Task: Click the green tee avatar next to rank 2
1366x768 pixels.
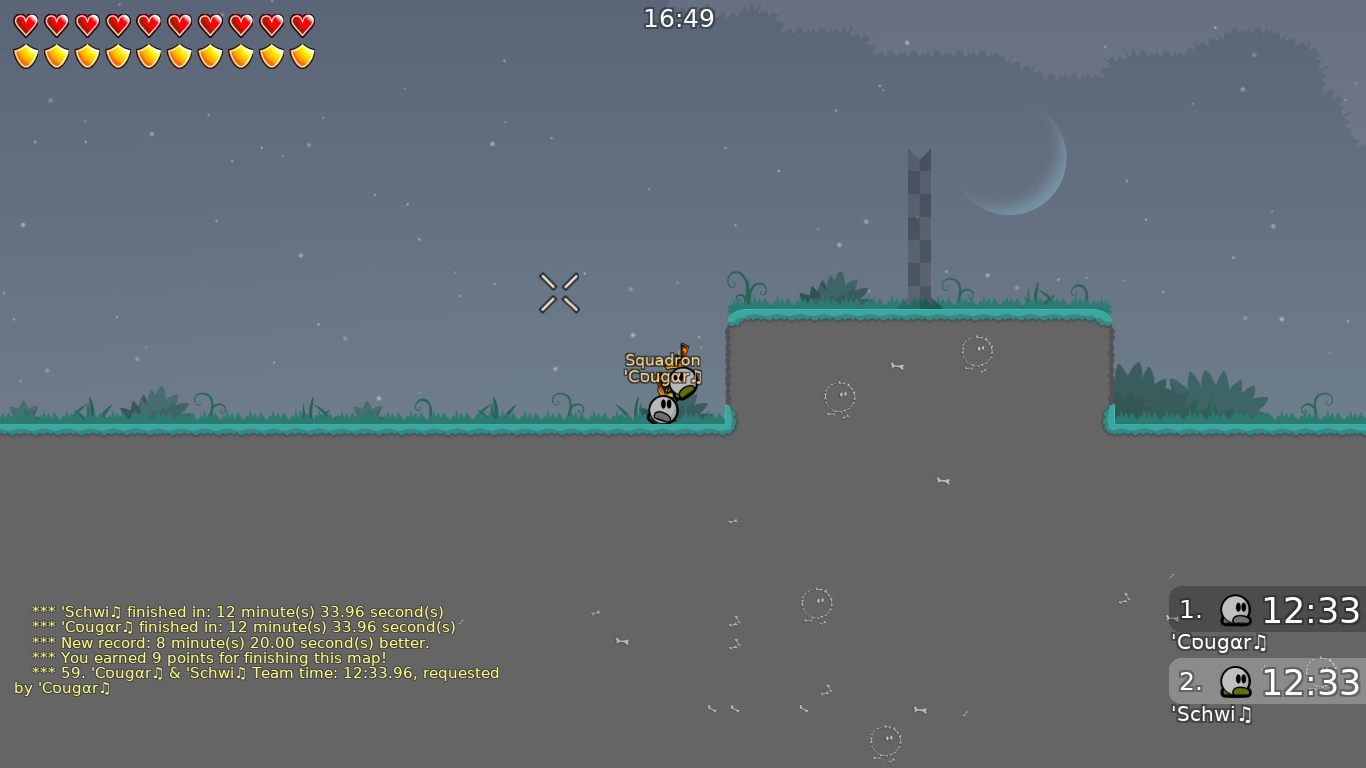Action: [x=1237, y=681]
